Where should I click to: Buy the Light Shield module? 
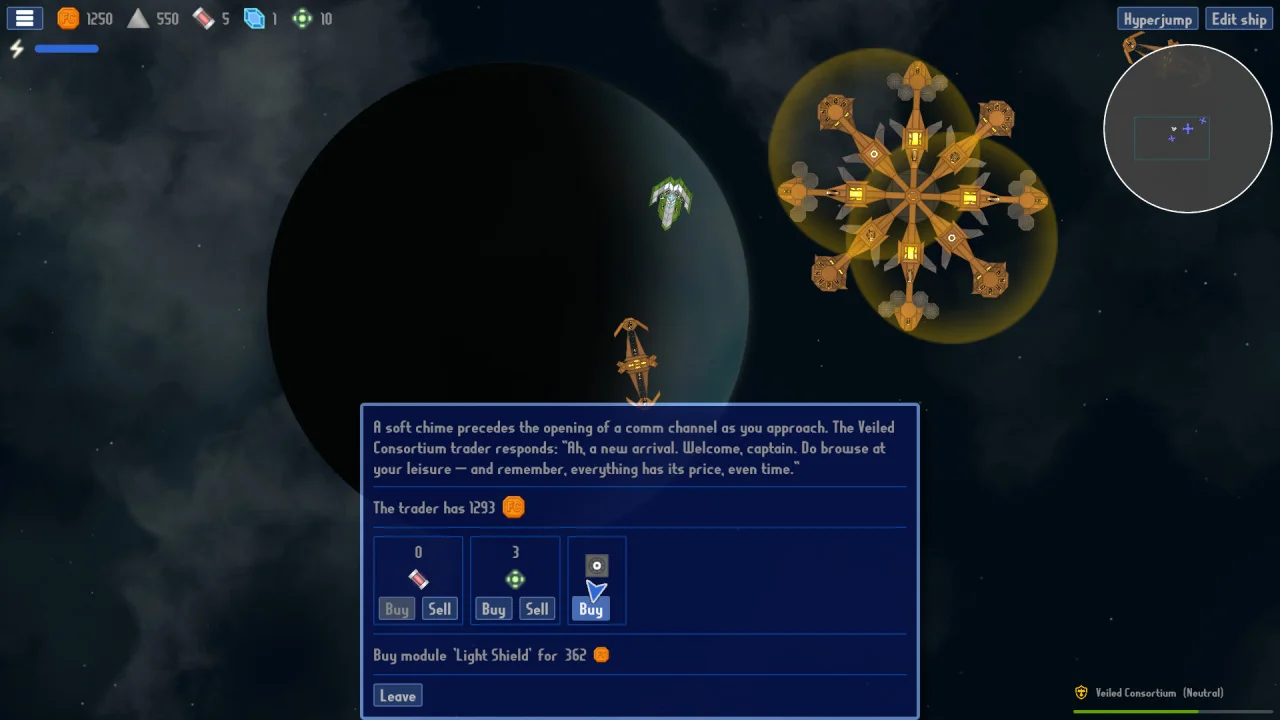coord(591,609)
